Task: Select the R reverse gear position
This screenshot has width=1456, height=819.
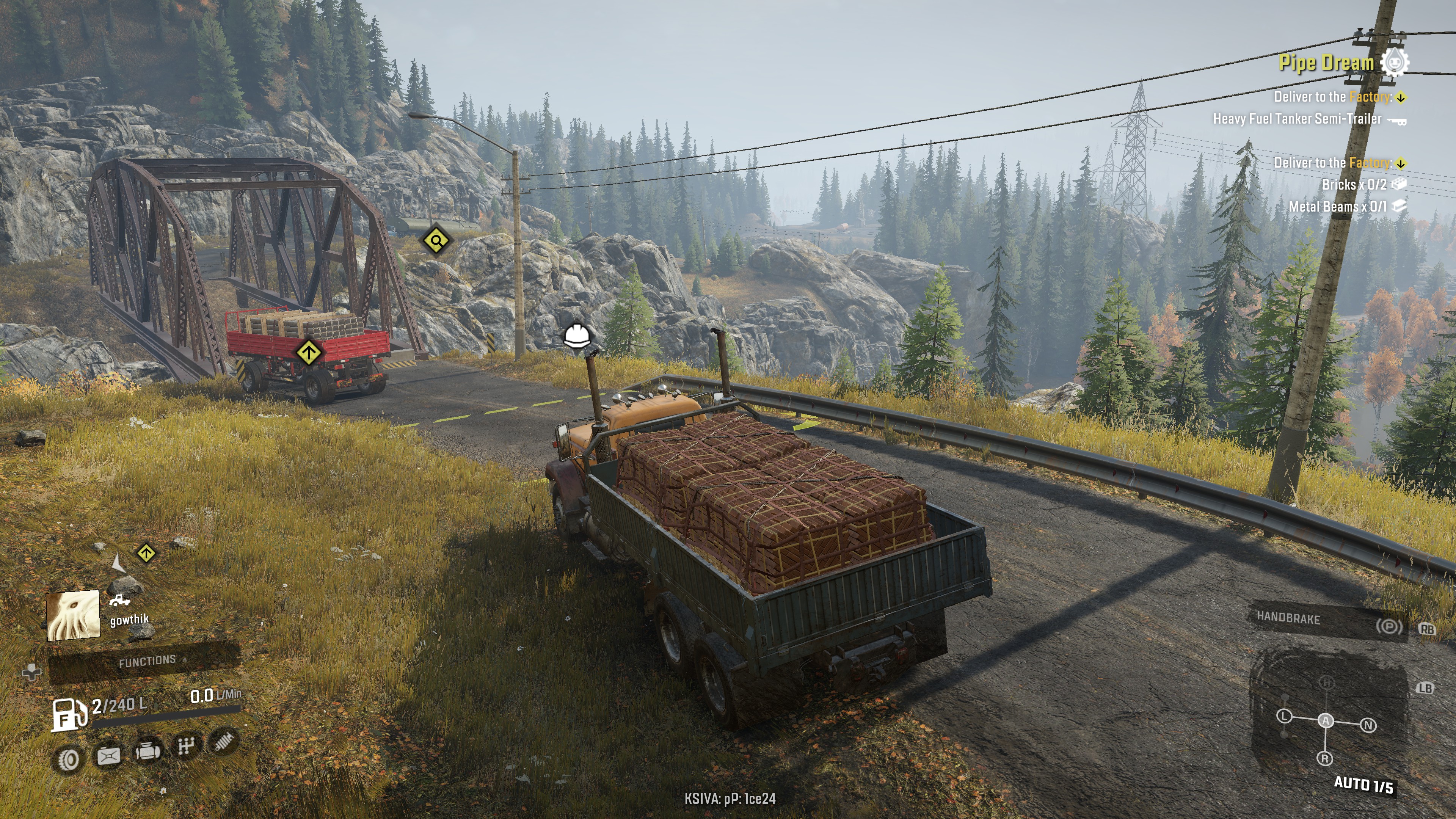Action: click(x=1325, y=758)
